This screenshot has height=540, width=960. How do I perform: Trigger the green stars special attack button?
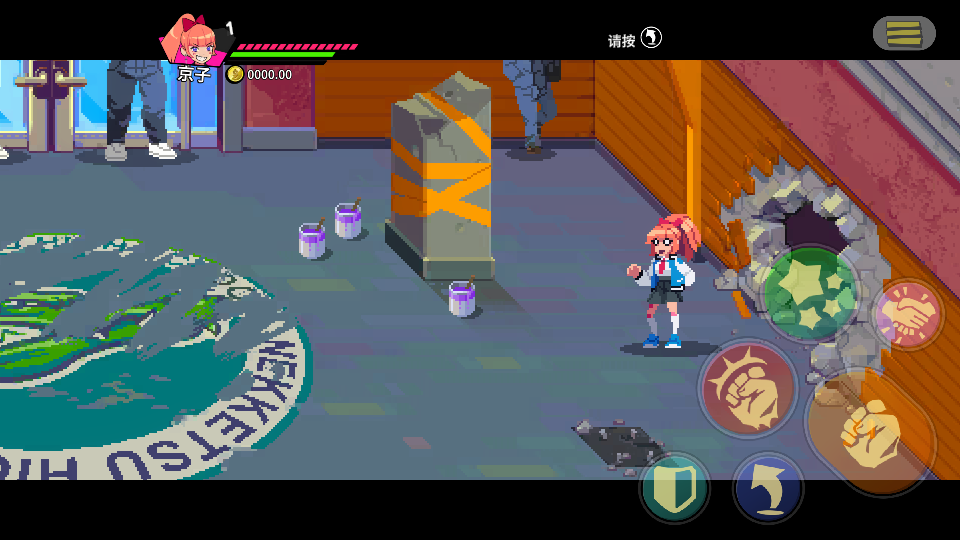click(811, 295)
